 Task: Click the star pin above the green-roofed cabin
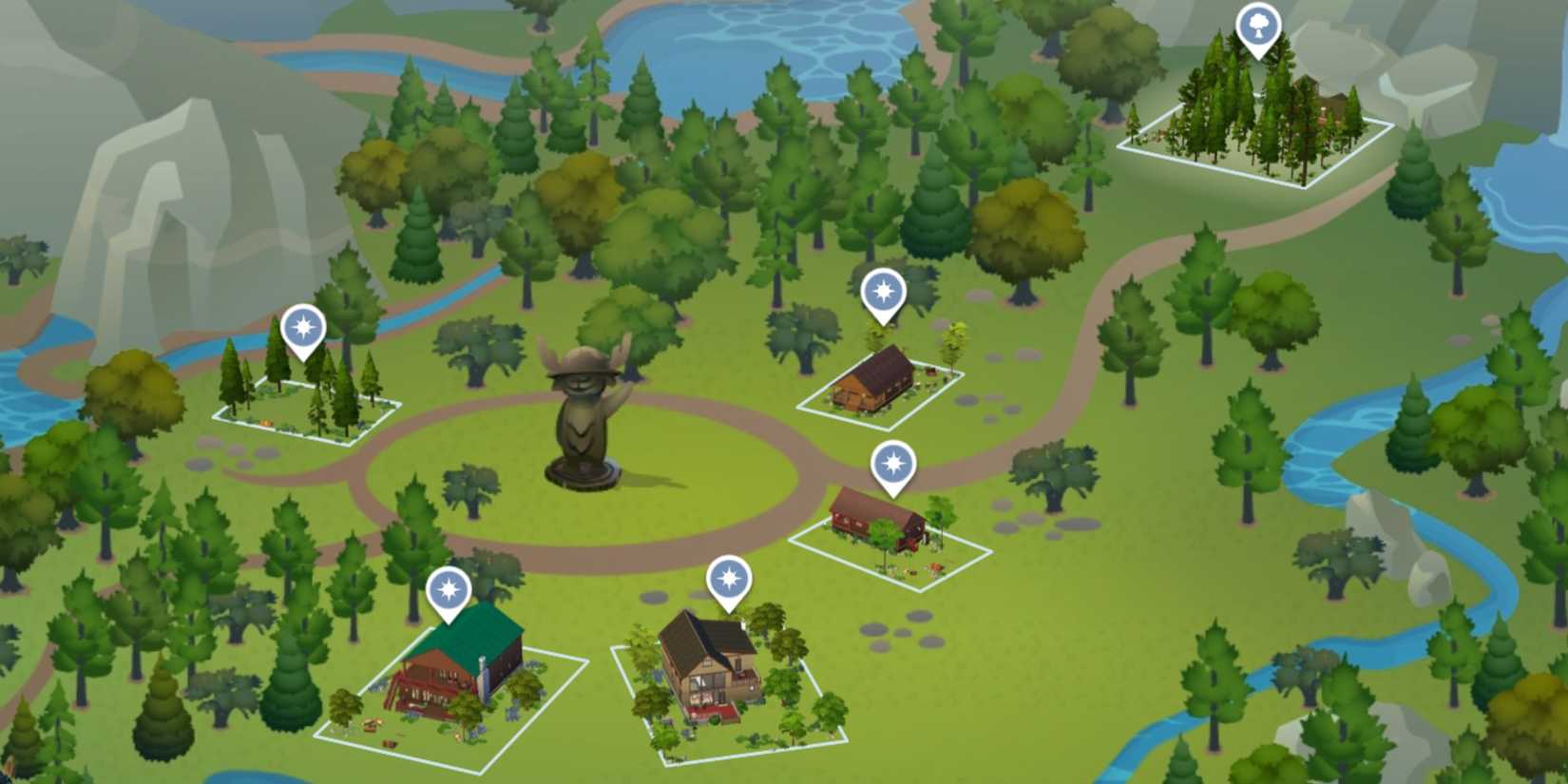click(x=451, y=589)
